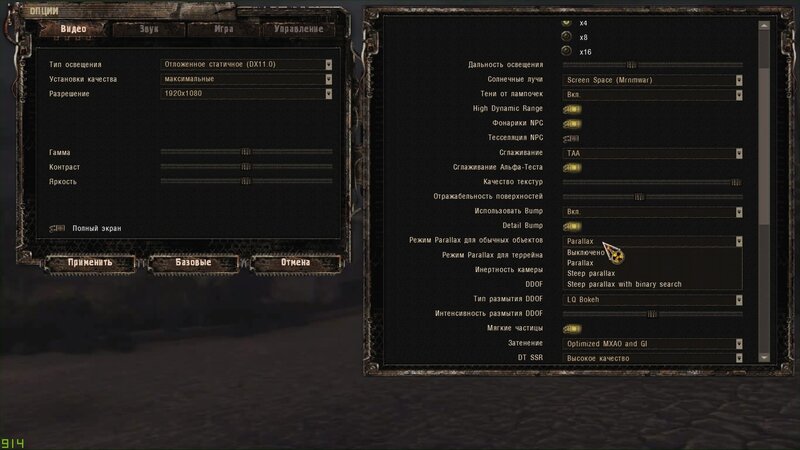The height and width of the screenshot is (450, 800).
Task: Toggle Мягкие частицы switch
Action: click(573, 328)
